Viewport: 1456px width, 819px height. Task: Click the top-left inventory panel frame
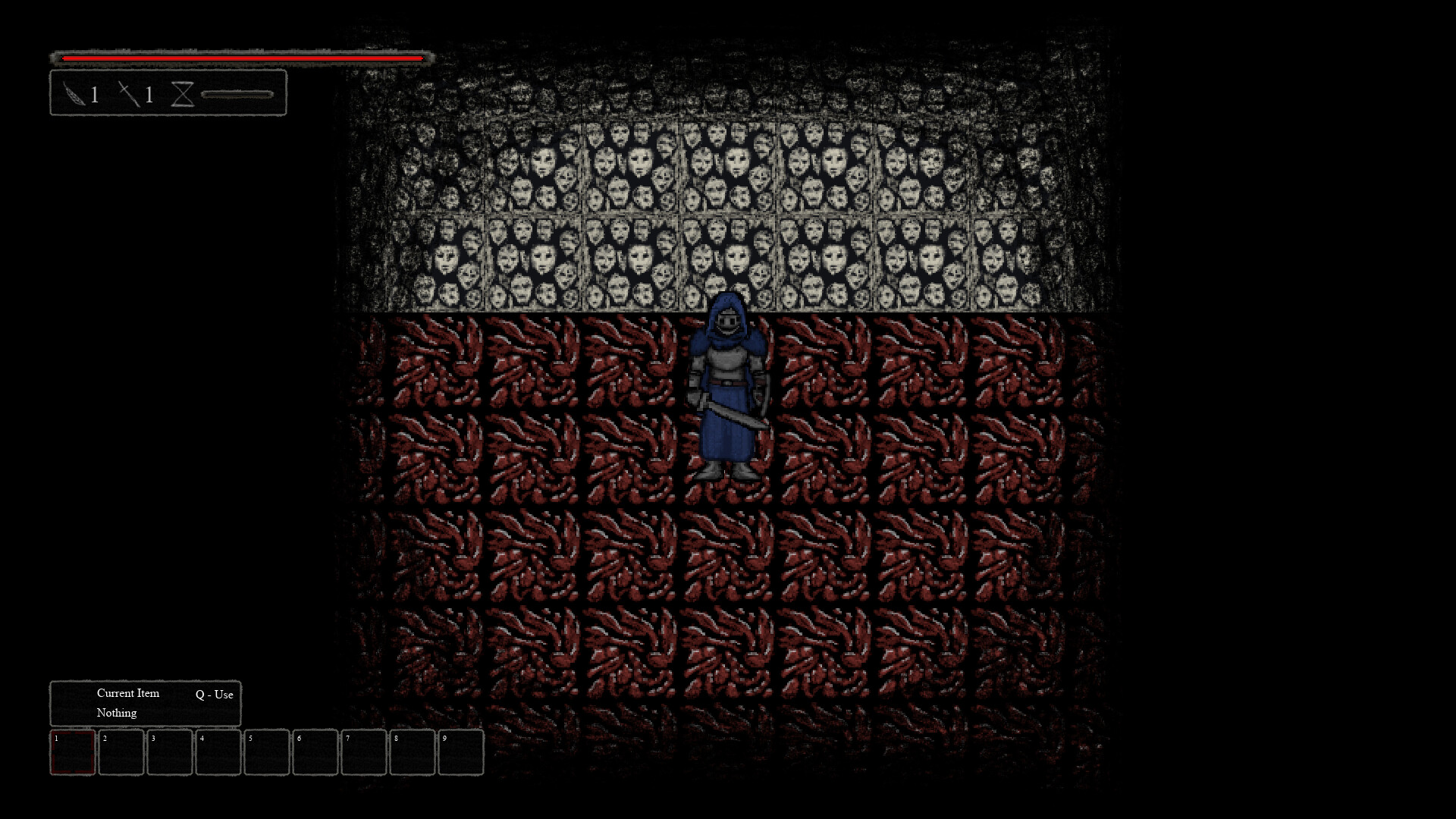point(168,94)
